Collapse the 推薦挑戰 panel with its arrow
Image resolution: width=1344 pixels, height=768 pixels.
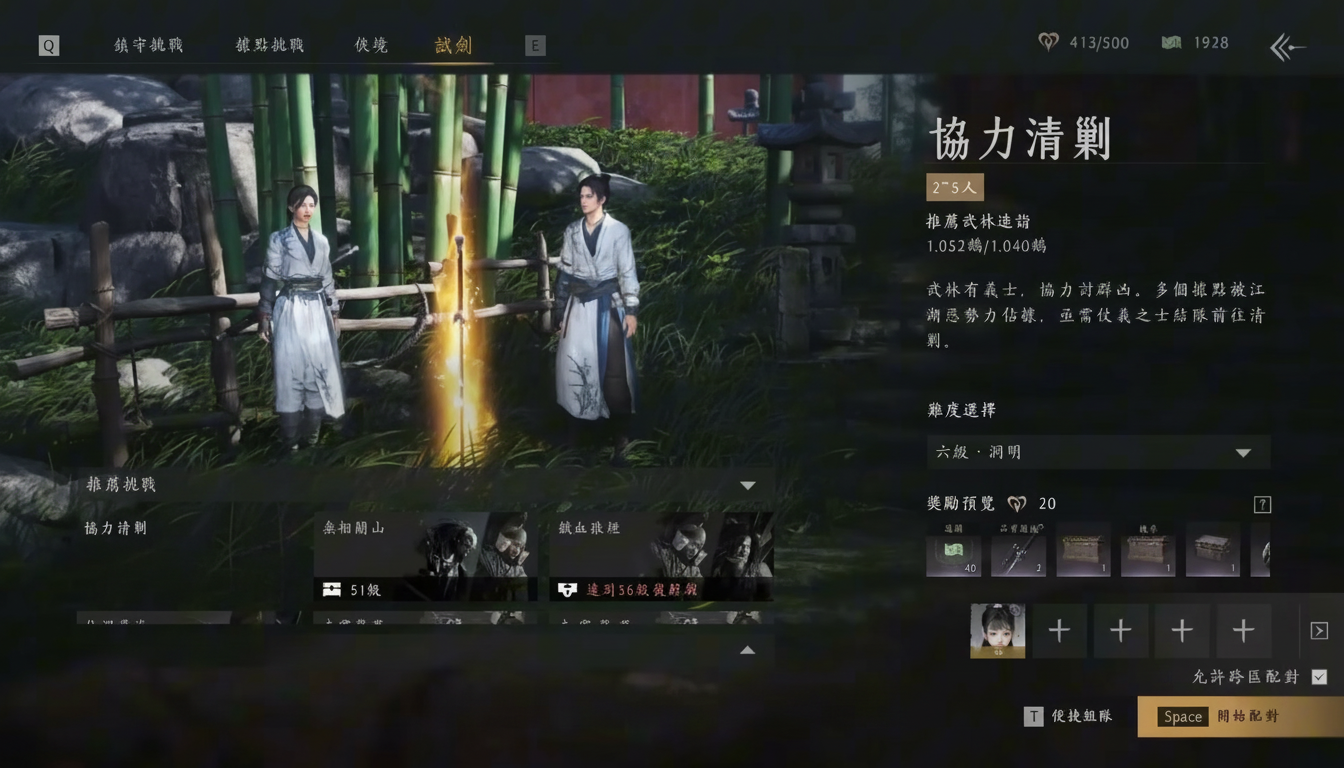pos(747,484)
